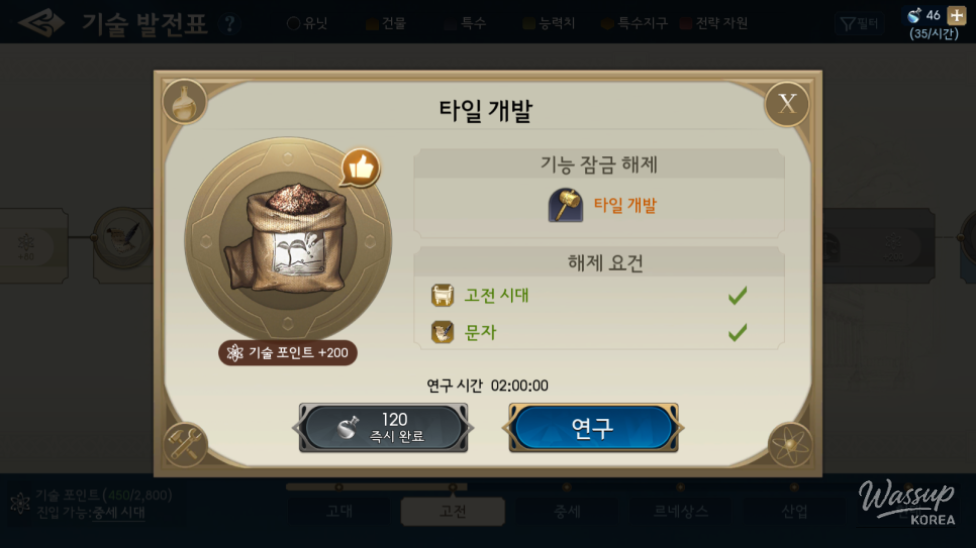Click the seed sack technology icon
The height and width of the screenshot is (548, 976).
[x=287, y=240]
